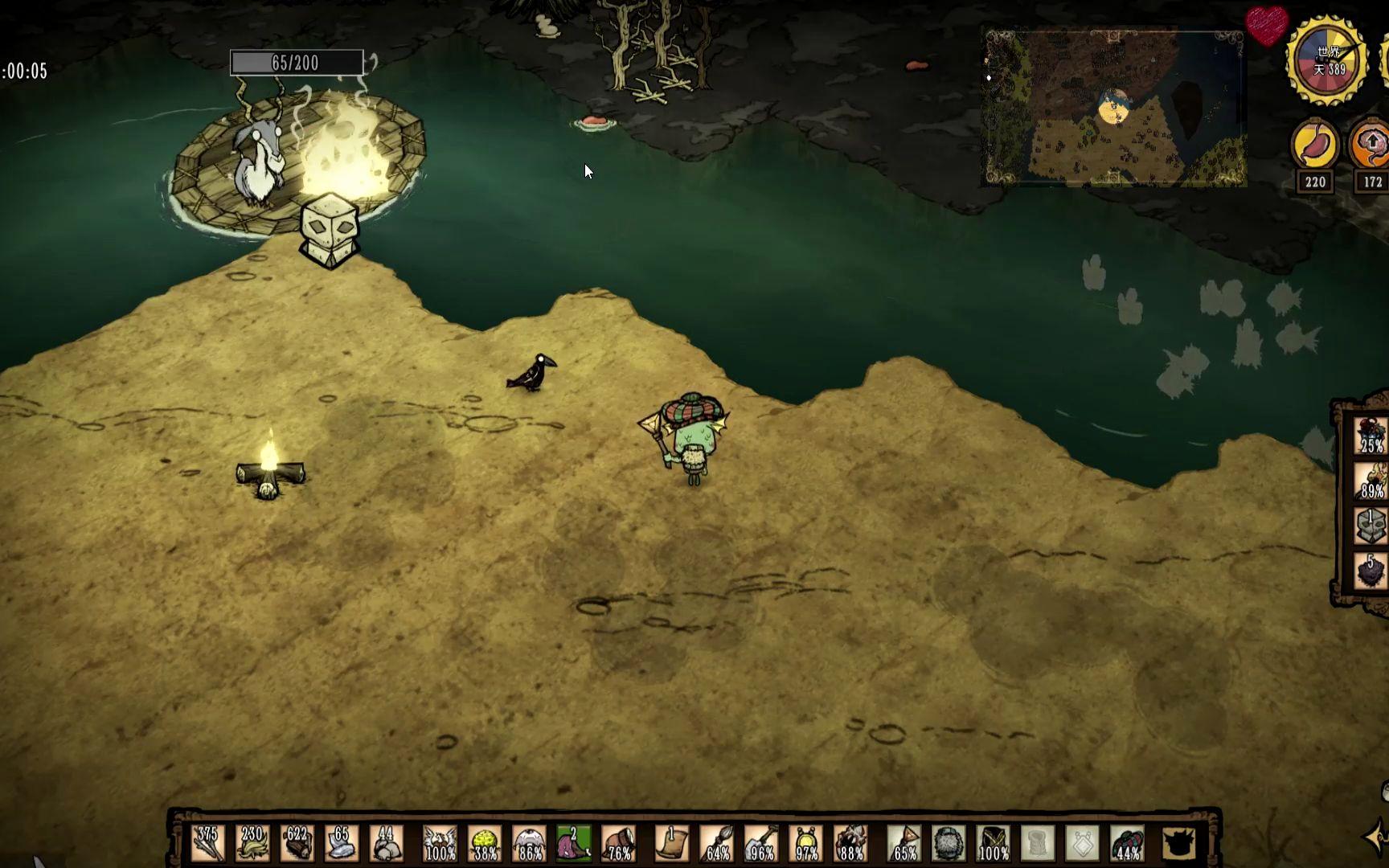Open the minimap
This screenshot has width=1389, height=868.
(x=1115, y=108)
